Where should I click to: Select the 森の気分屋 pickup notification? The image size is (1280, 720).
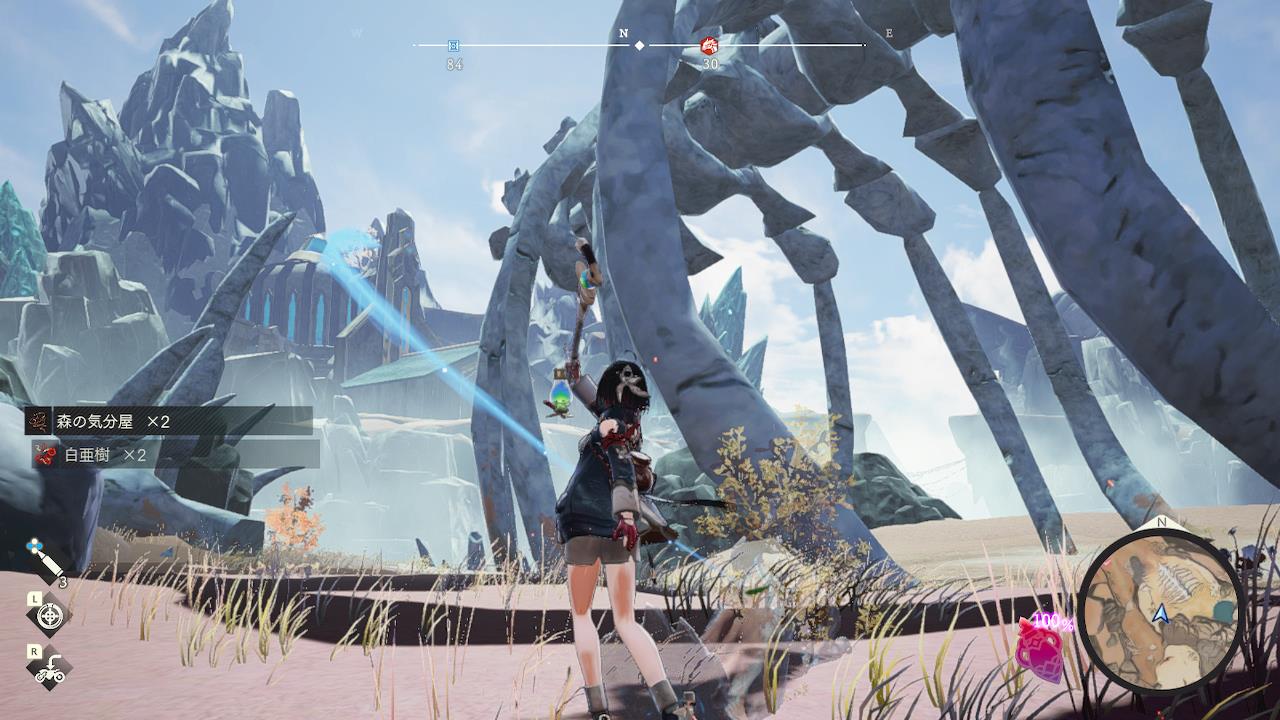(x=168, y=421)
